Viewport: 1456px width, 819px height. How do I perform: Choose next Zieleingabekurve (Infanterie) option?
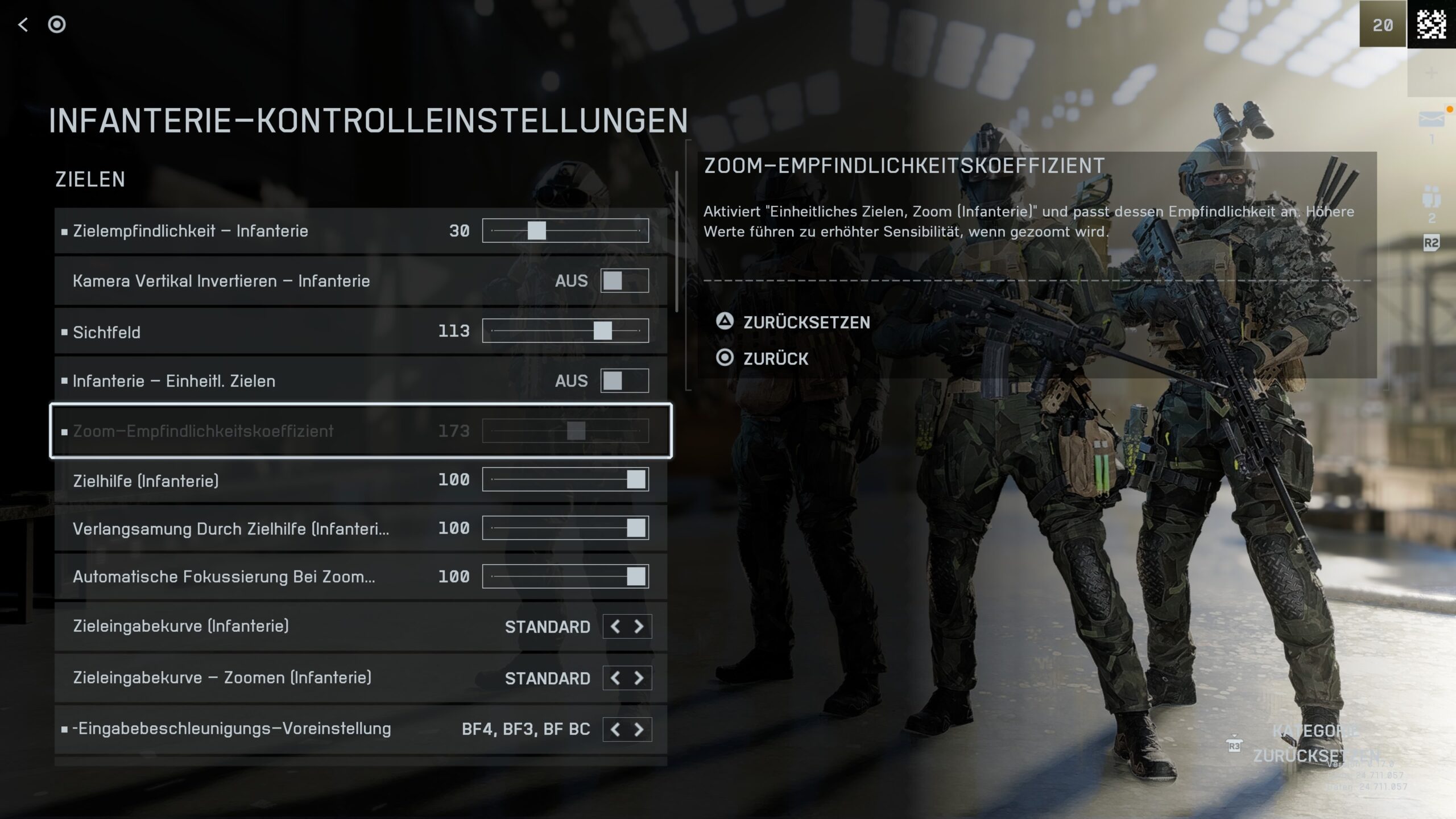tap(639, 627)
